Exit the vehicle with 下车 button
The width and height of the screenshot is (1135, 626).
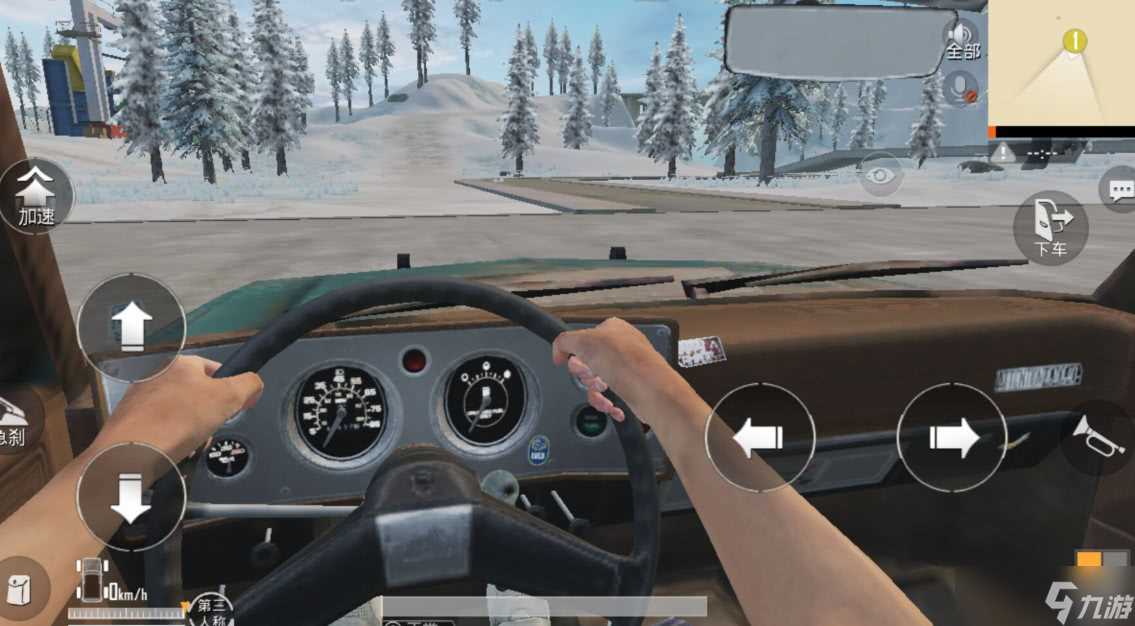click(1049, 227)
